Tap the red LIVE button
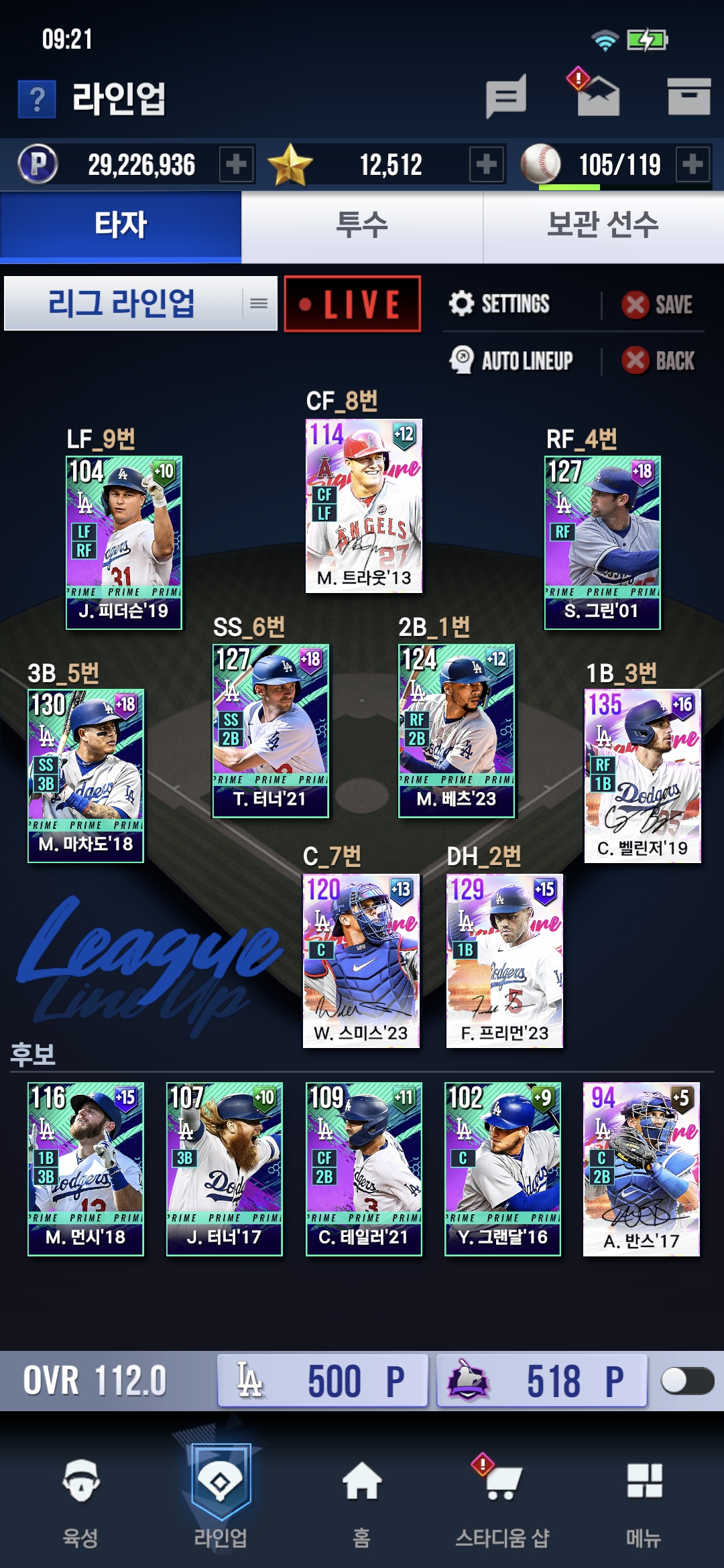 pos(353,304)
